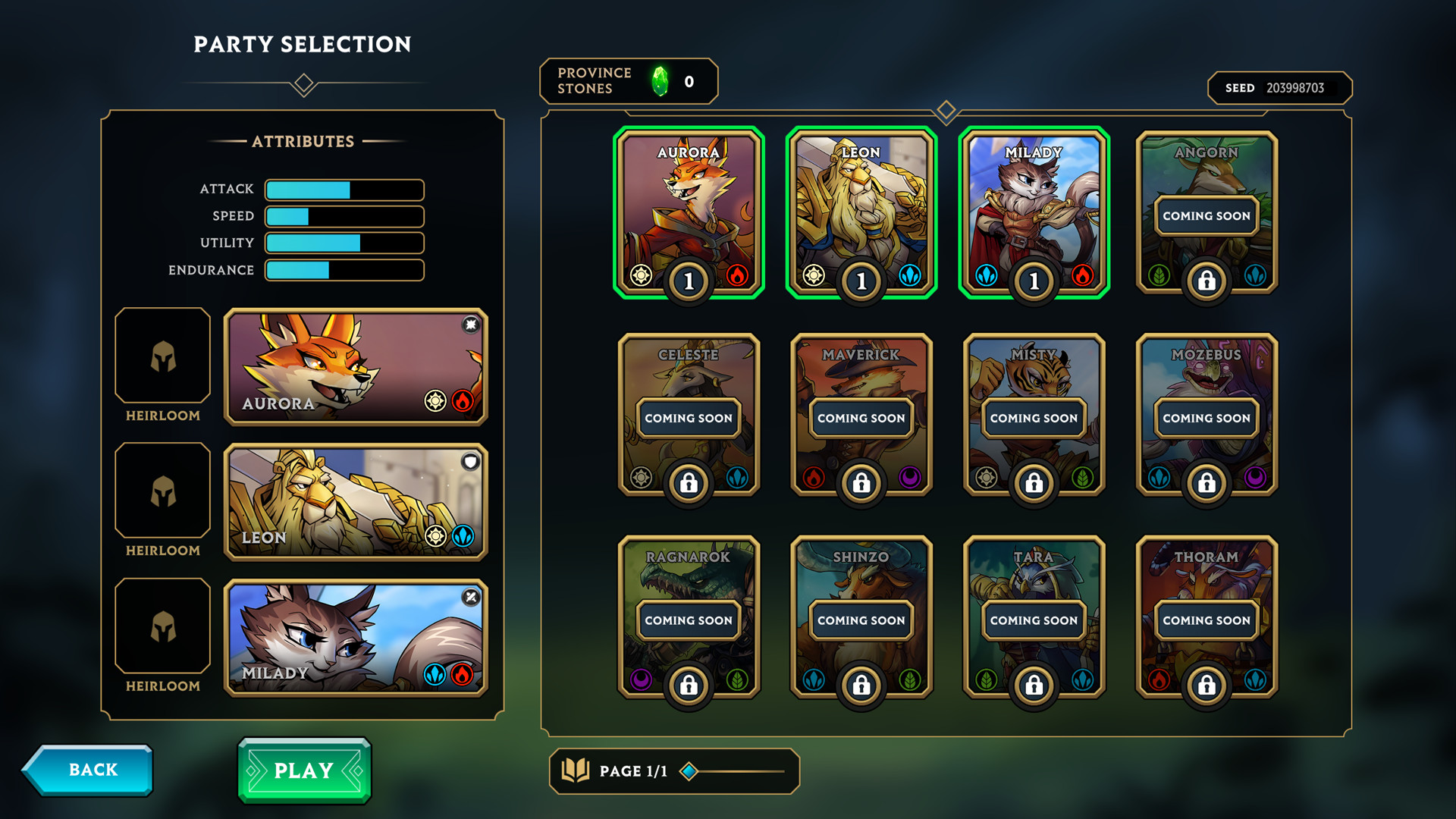Image resolution: width=1456 pixels, height=819 pixels.
Task: Open the heirloom slot beside Aurora
Action: click(x=163, y=356)
